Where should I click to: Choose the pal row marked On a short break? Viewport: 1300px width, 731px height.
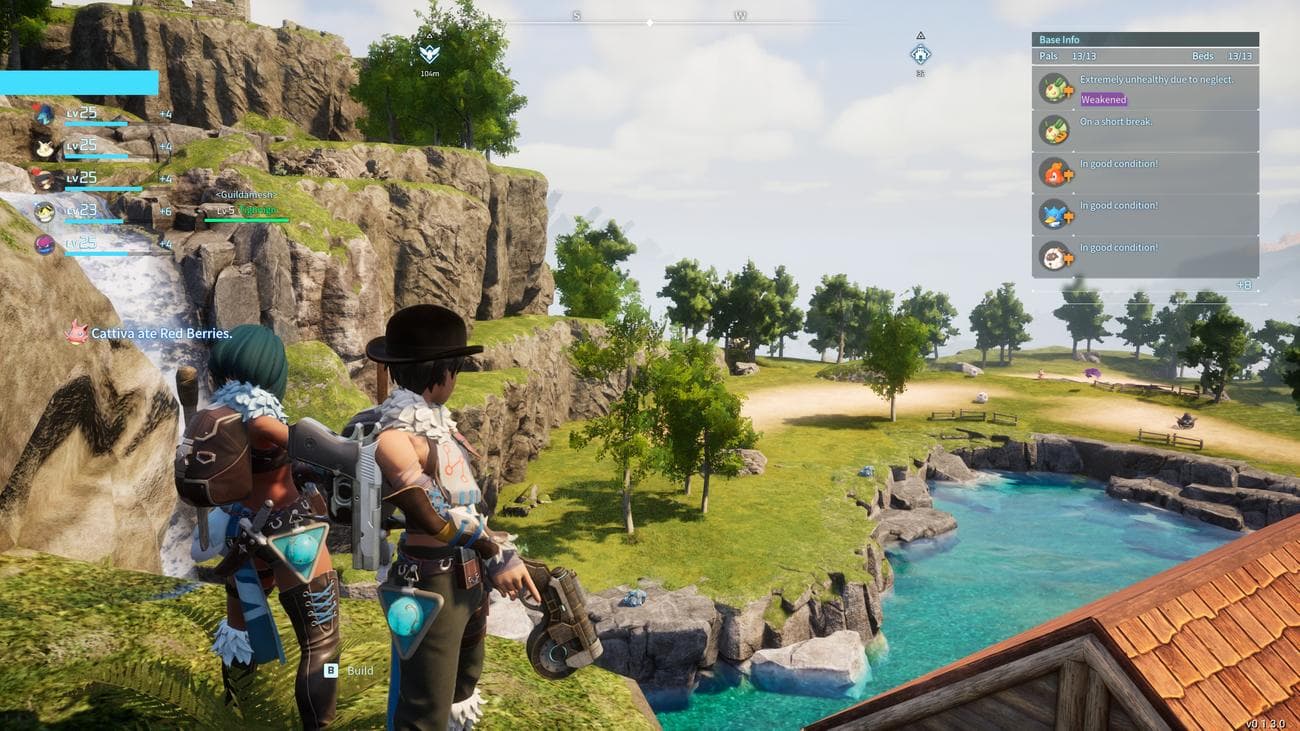pyautogui.click(x=1145, y=131)
